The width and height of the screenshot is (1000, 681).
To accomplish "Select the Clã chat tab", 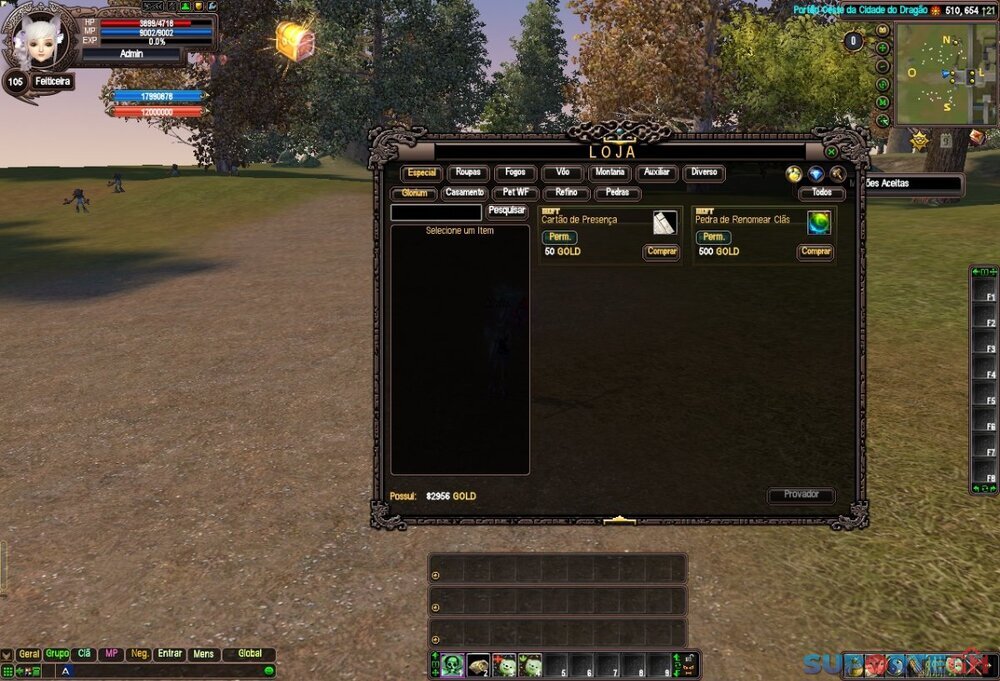I will 85,654.
